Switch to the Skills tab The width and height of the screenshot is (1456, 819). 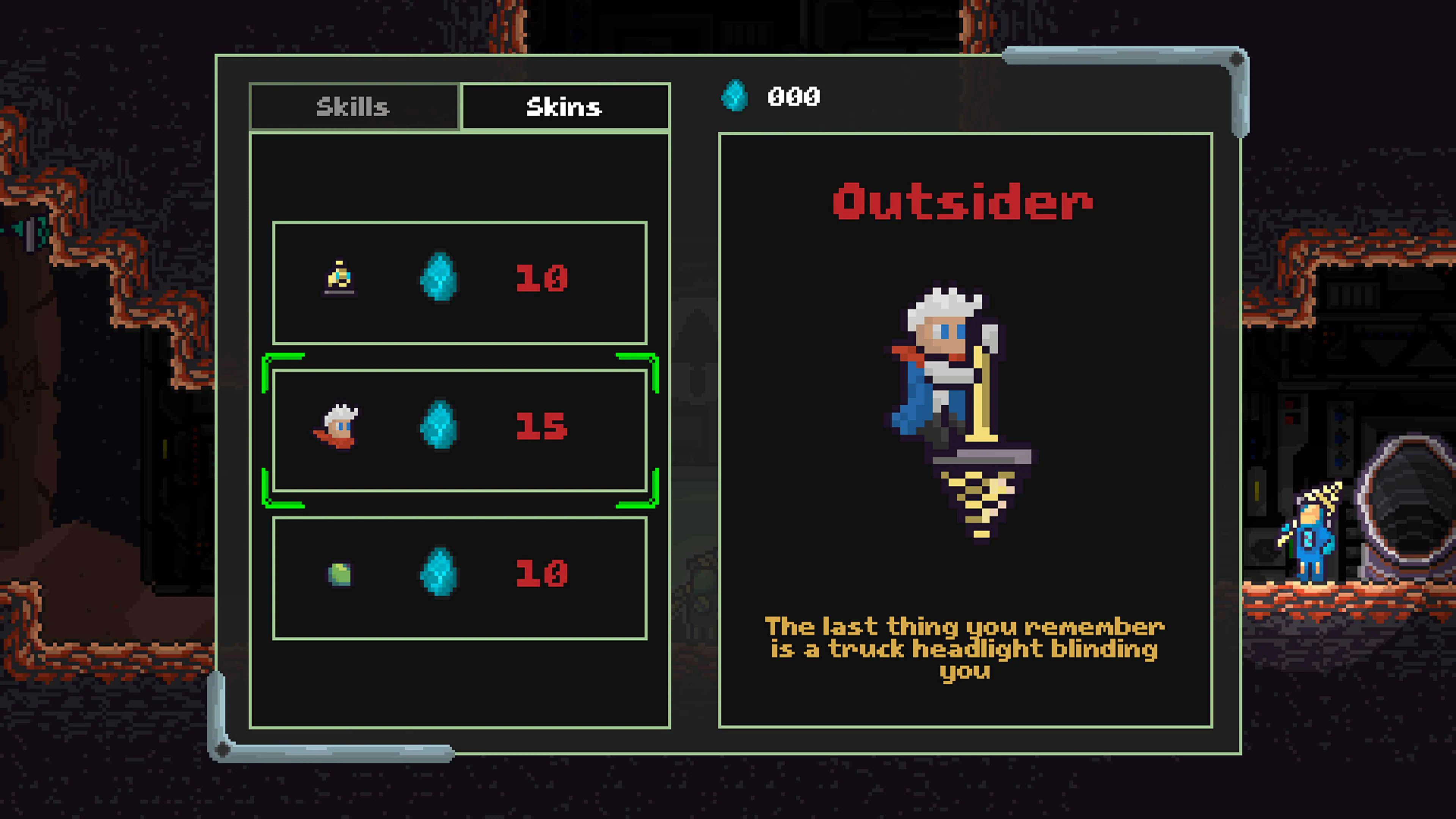click(353, 107)
